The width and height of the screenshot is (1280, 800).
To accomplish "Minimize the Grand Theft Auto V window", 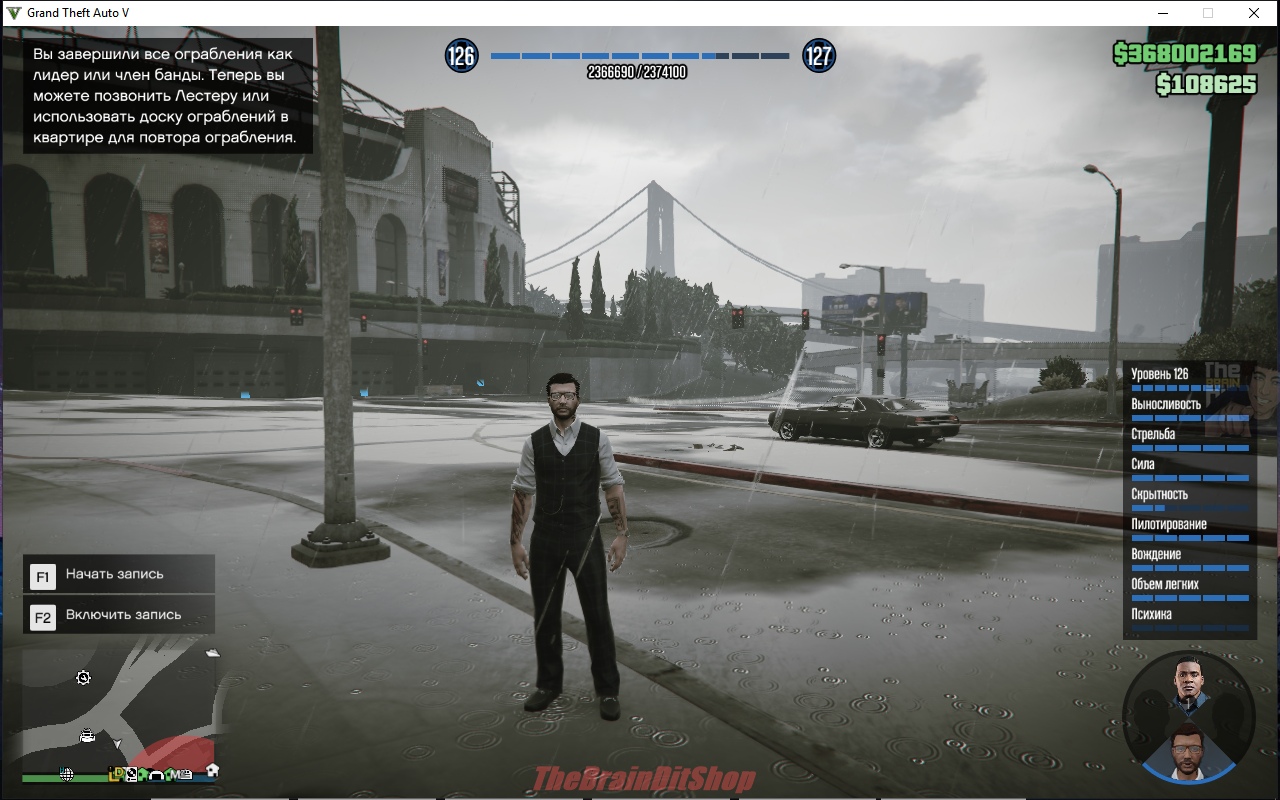I will [x=1163, y=13].
